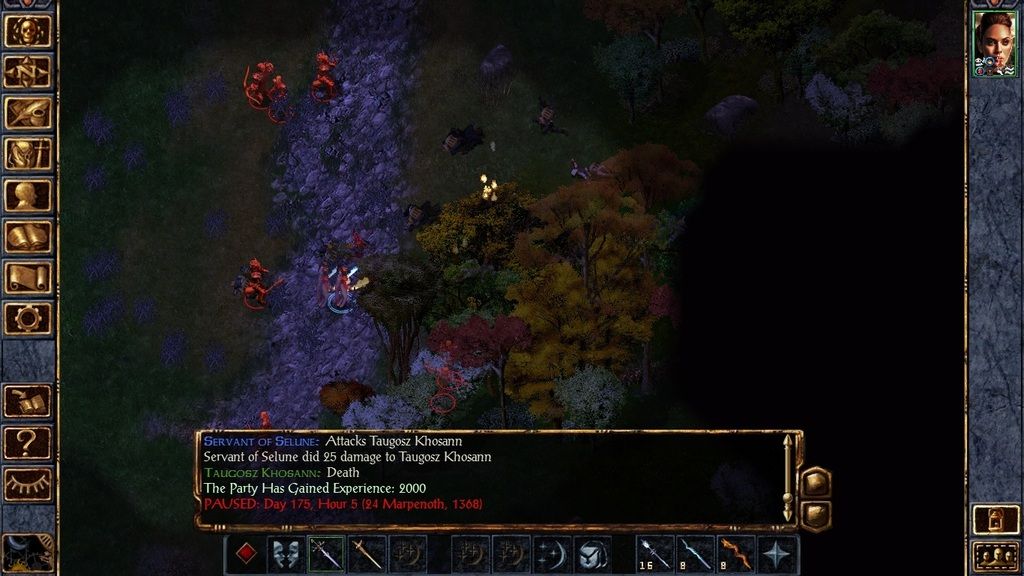Open the mage spellbook
The image size is (1024, 576).
28,237
